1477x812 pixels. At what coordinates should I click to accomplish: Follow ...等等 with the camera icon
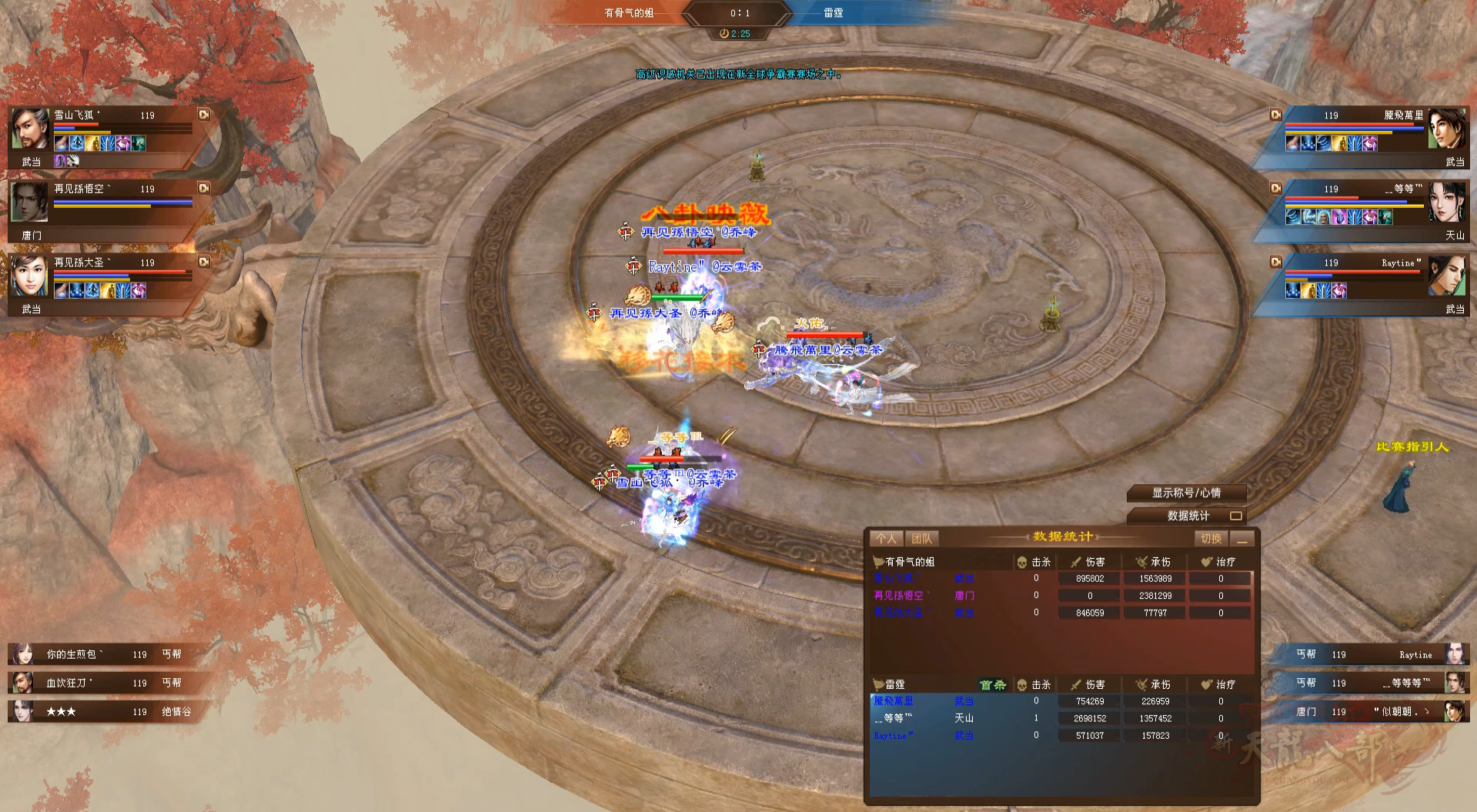[x=1275, y=188]
